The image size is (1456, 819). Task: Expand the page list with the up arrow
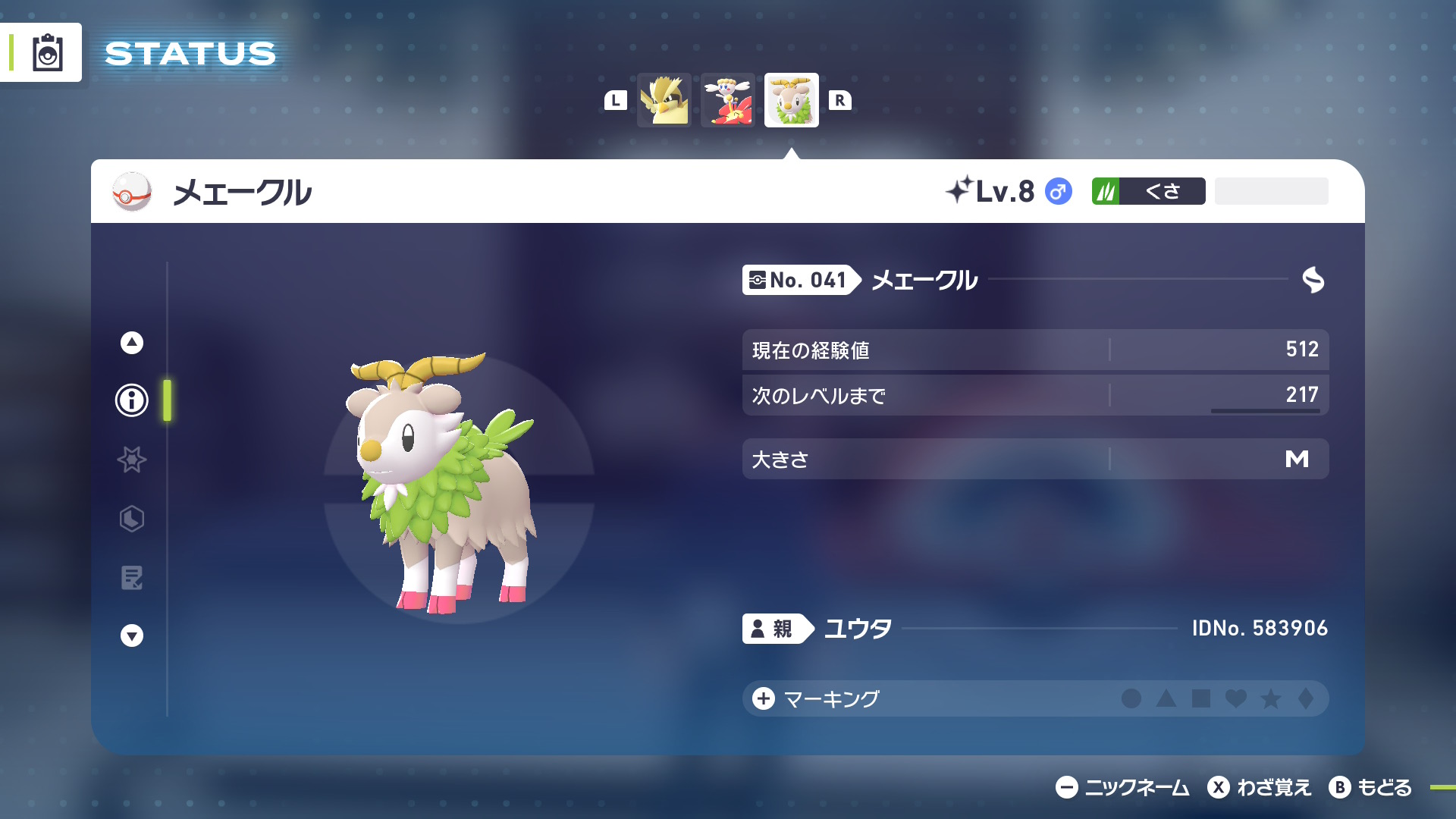tap(130, 342)
